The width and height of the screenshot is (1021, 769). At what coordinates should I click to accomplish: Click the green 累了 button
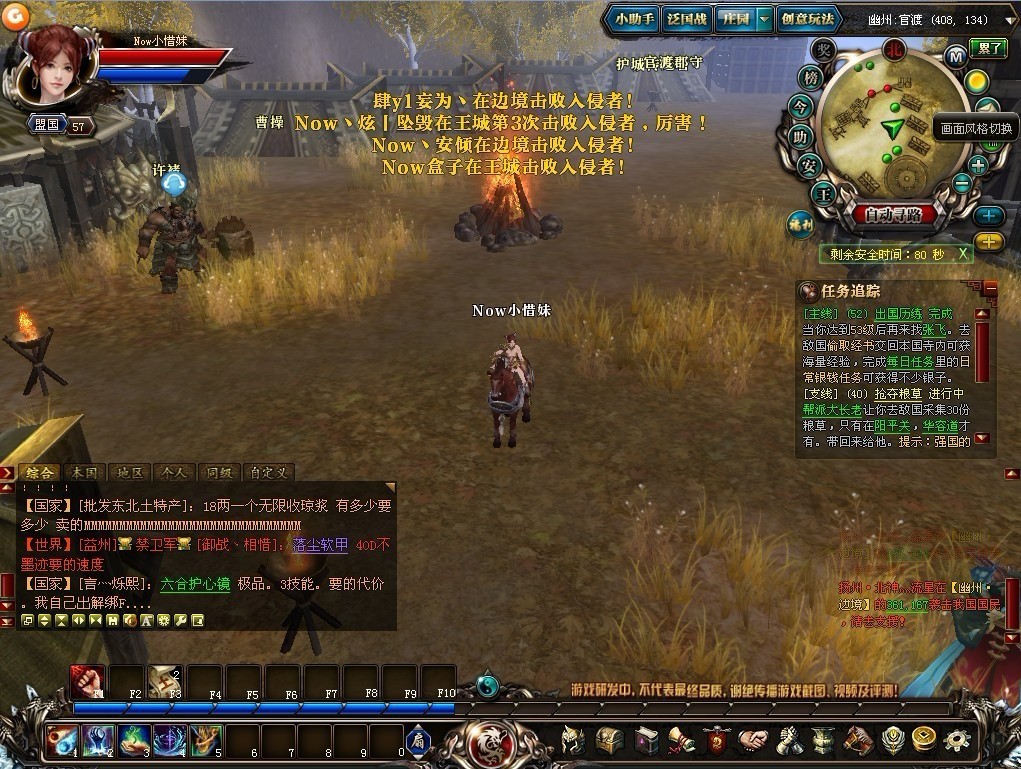pos(991,47)
